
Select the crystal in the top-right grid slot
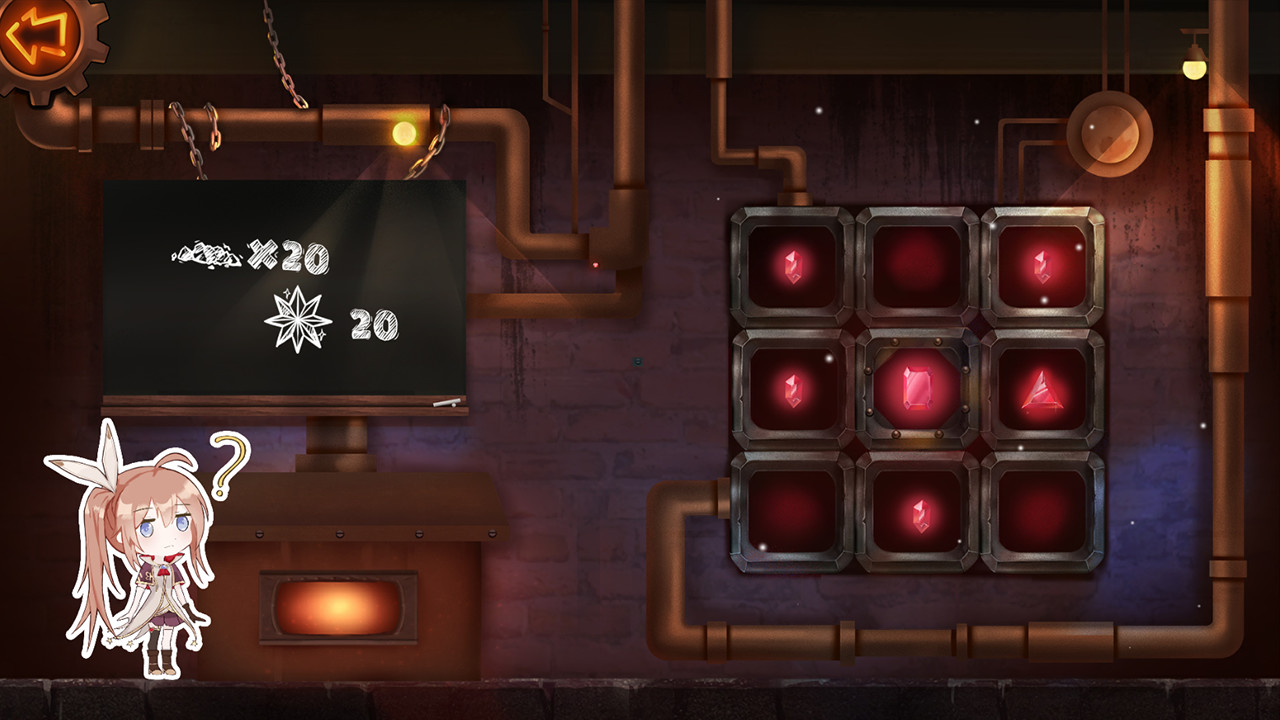pos(1044,265)
